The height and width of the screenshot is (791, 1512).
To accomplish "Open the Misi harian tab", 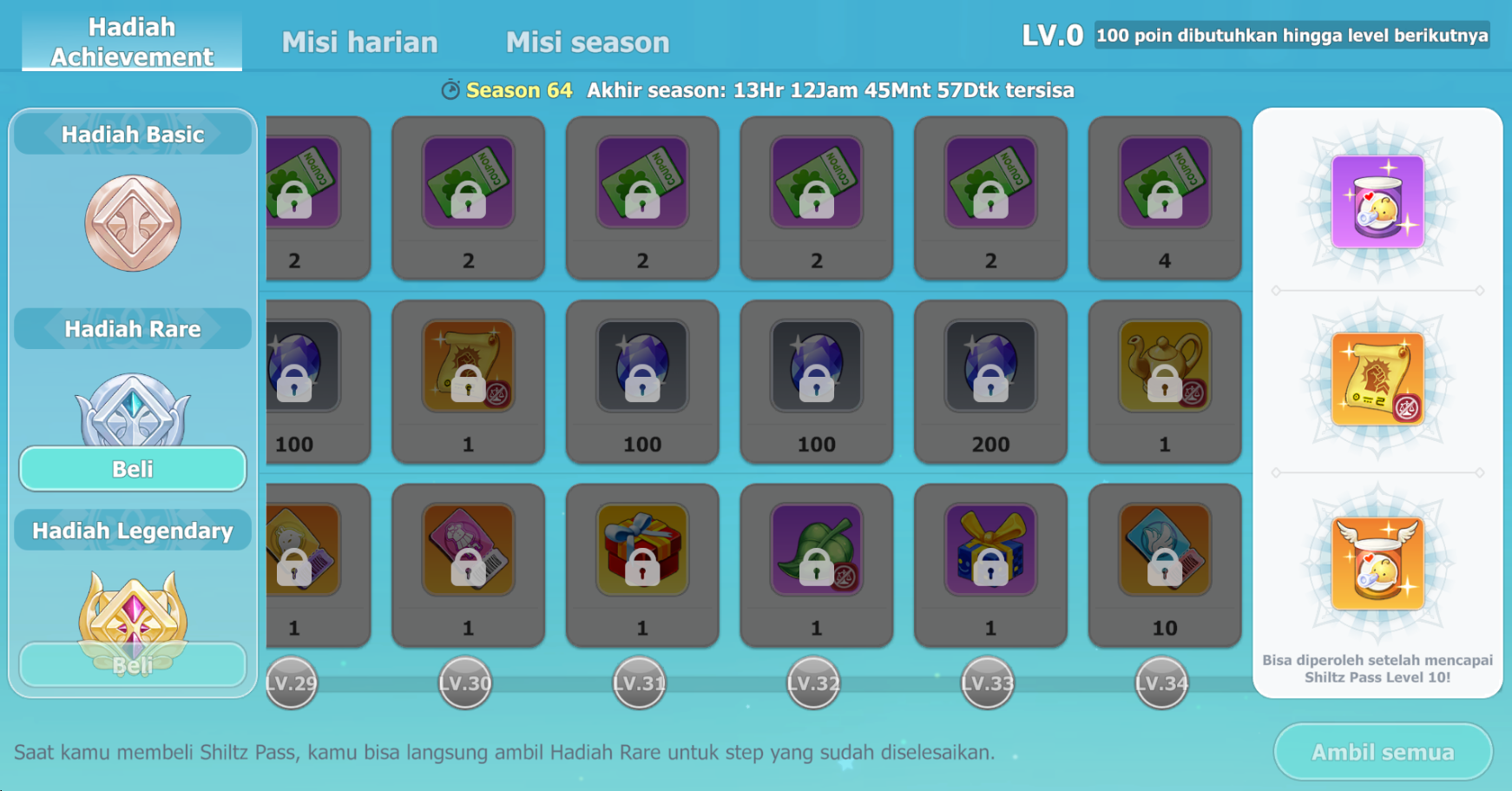I will [x=359, y=42].
